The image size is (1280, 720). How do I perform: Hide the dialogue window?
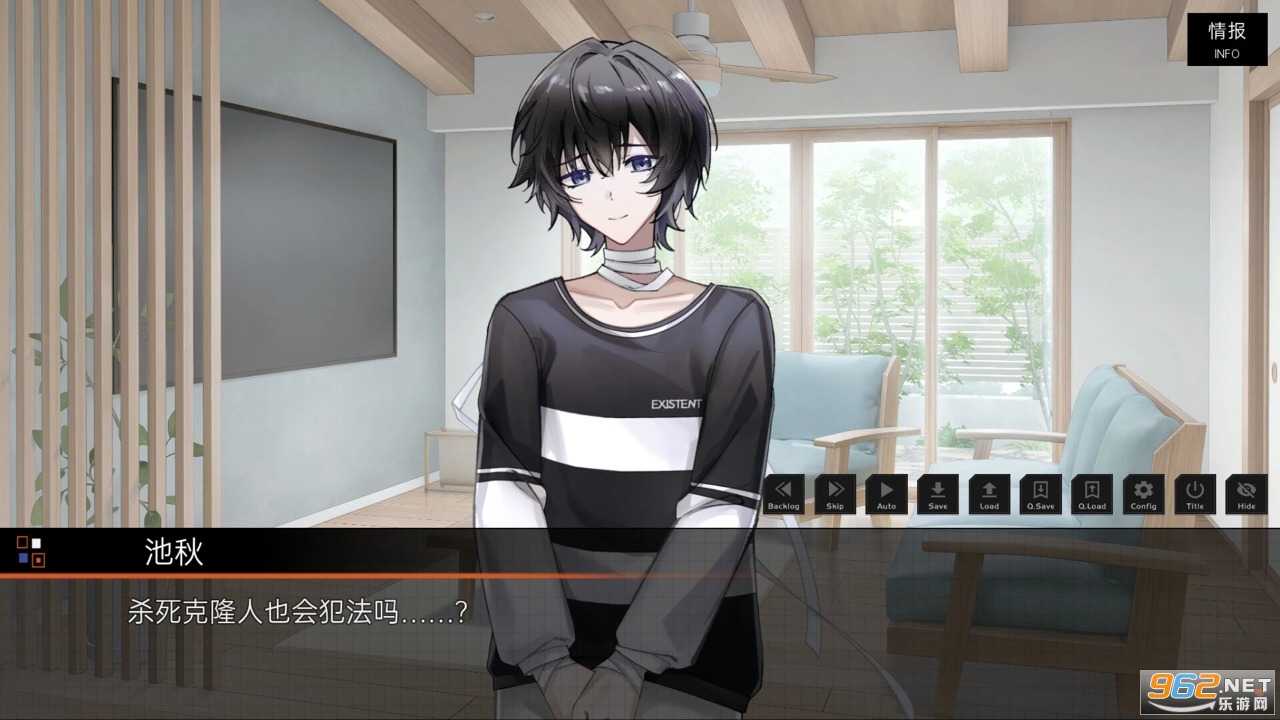pos(1246,494)
